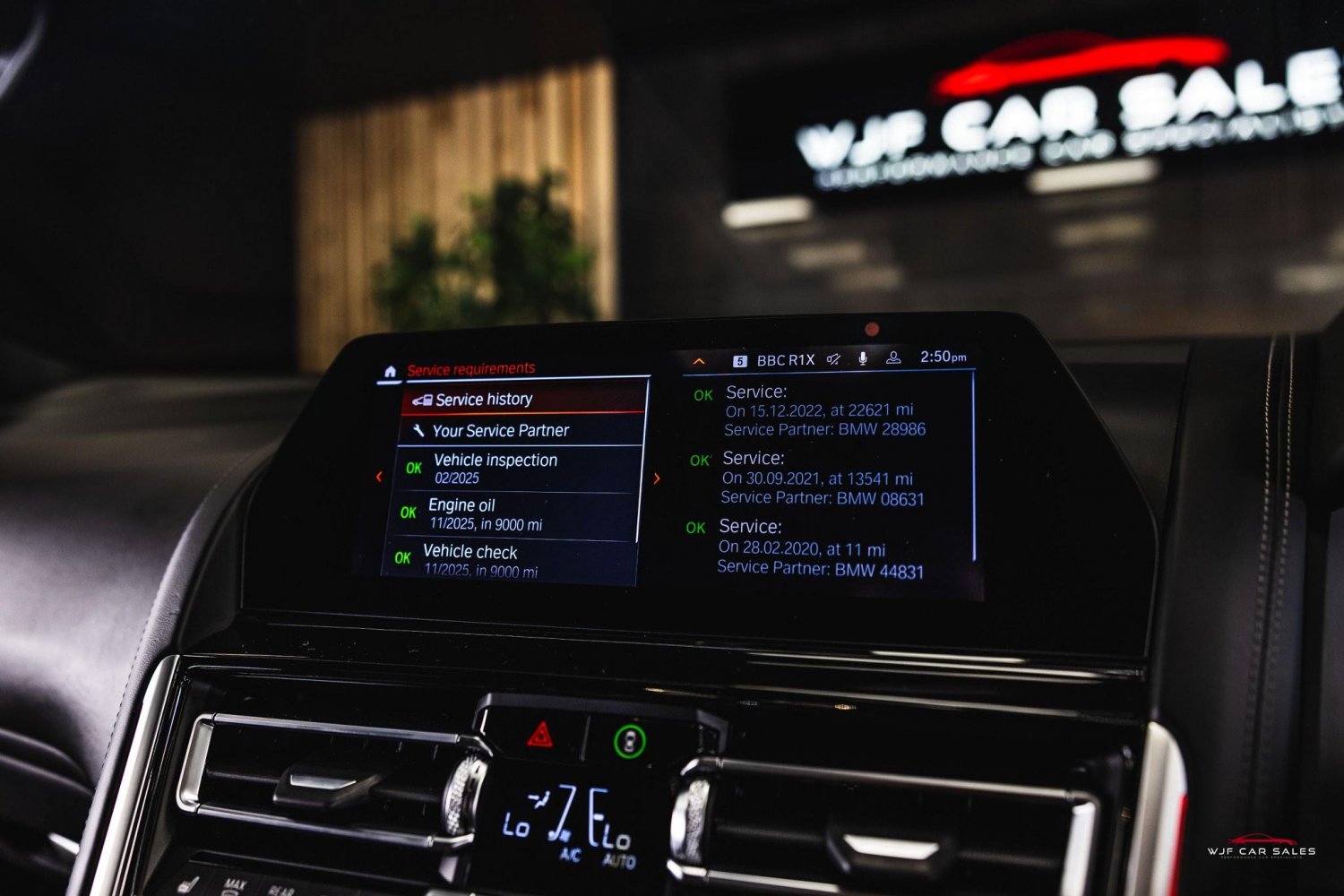This screenshot has width=1344, height=896.
Task: Select the 15.12.2022 service record
Action: [824, 410]
